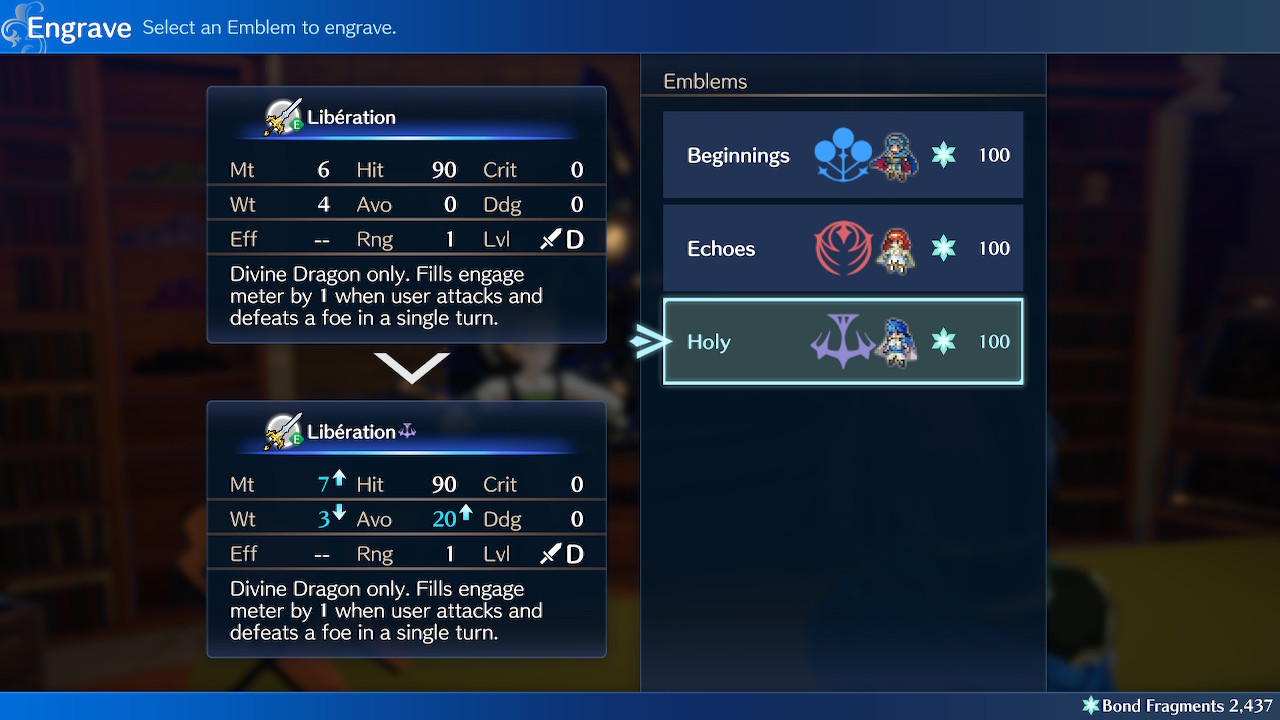This screenshot has width=1280, height=720.
Task: Click the Libération sword icon on the top card
Action: tap(284, 115)
